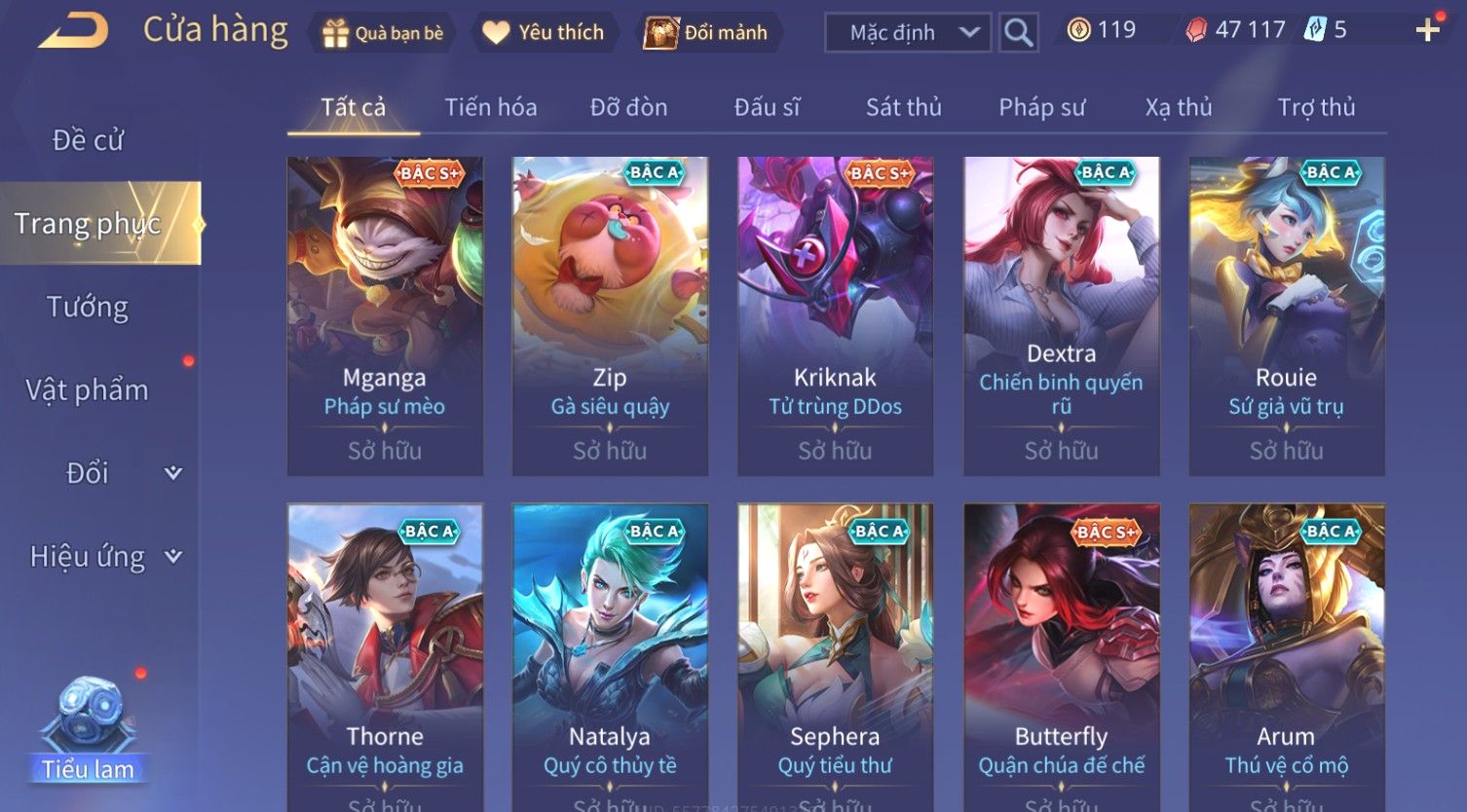Viewport: 1467px width, 812px height.
Task: Switch to the Sát thủ tab
Action: click(x=903, y=107)
